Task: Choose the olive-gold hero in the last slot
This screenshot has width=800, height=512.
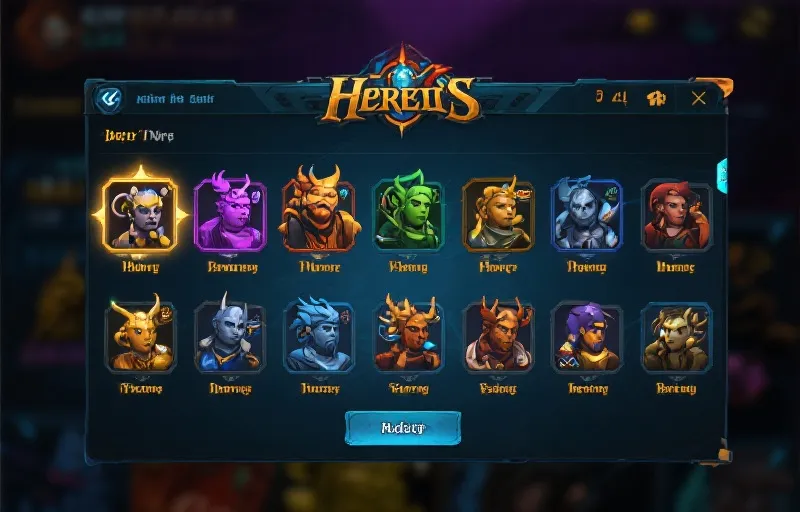Action: tap(677, 337)
